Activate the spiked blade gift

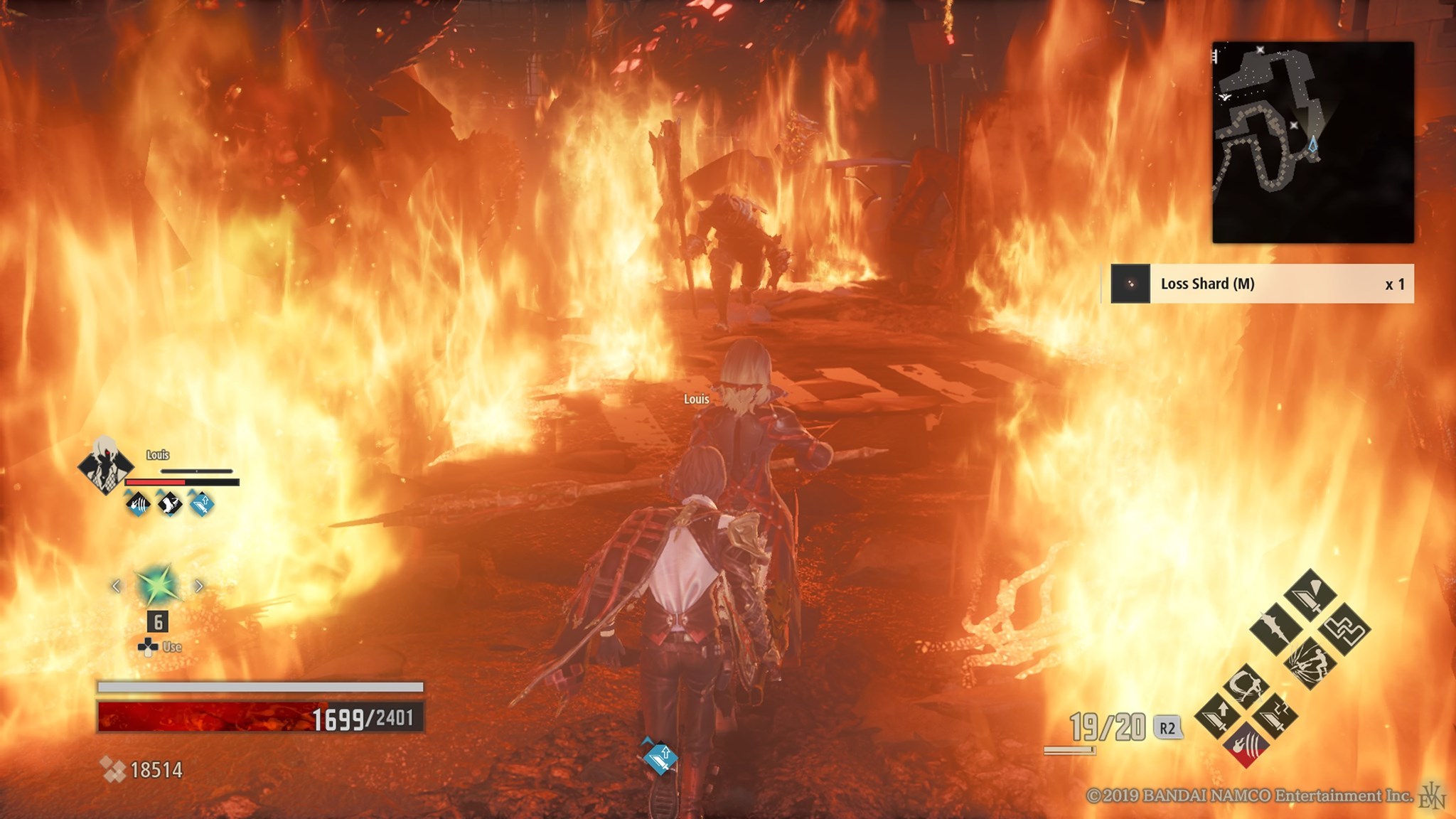[1275, 629]
